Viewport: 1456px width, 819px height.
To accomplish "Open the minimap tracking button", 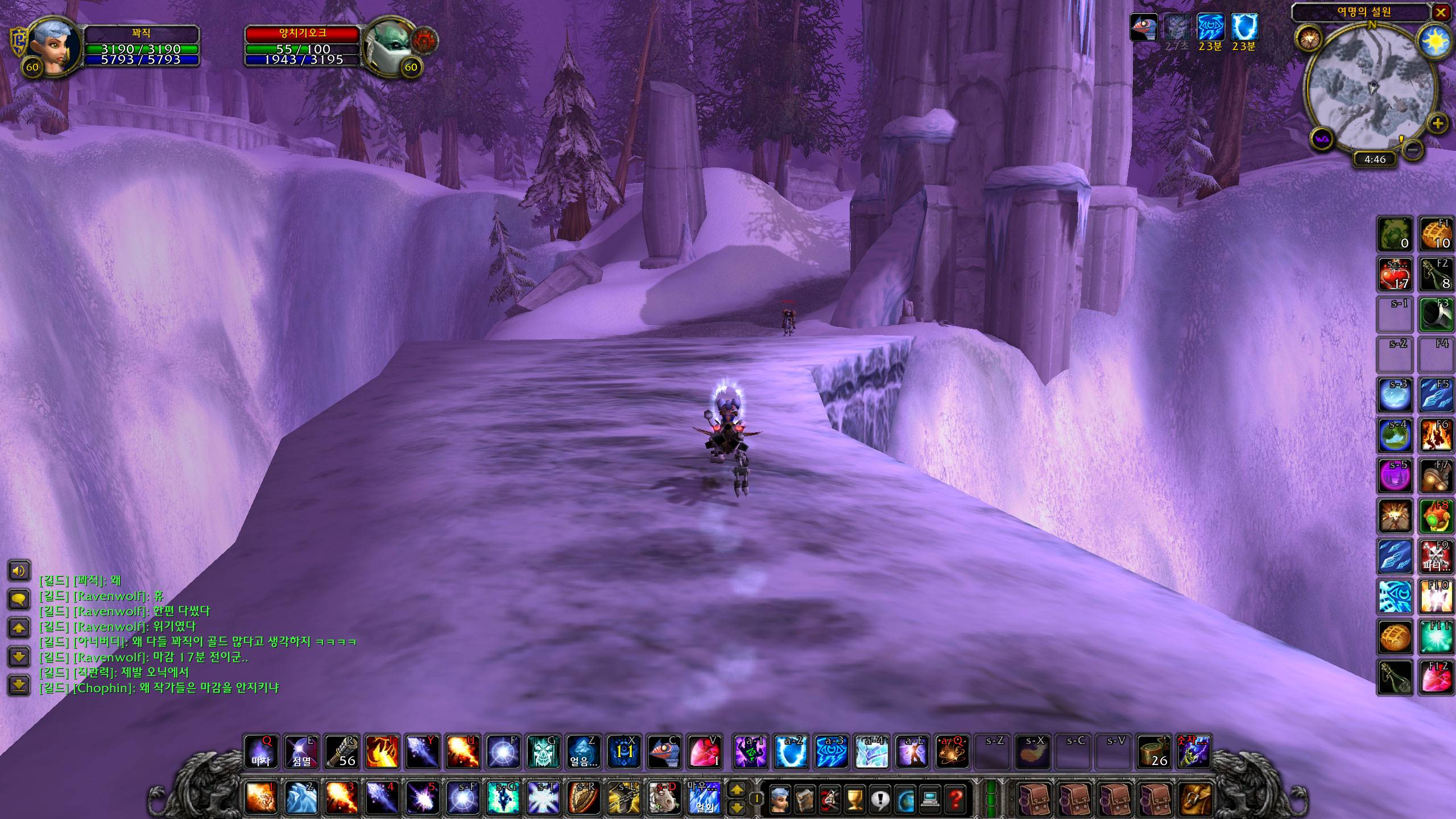I will click(x=1307, y=39).
